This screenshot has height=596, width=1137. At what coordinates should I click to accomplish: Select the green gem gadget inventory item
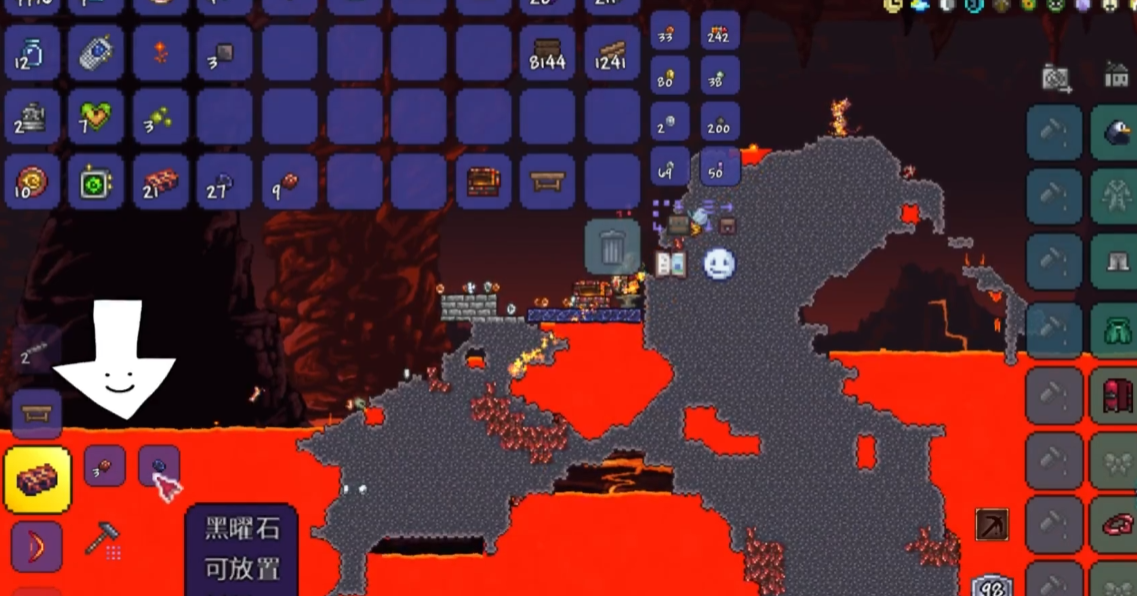pyautogui.click(x=96, y=181)
